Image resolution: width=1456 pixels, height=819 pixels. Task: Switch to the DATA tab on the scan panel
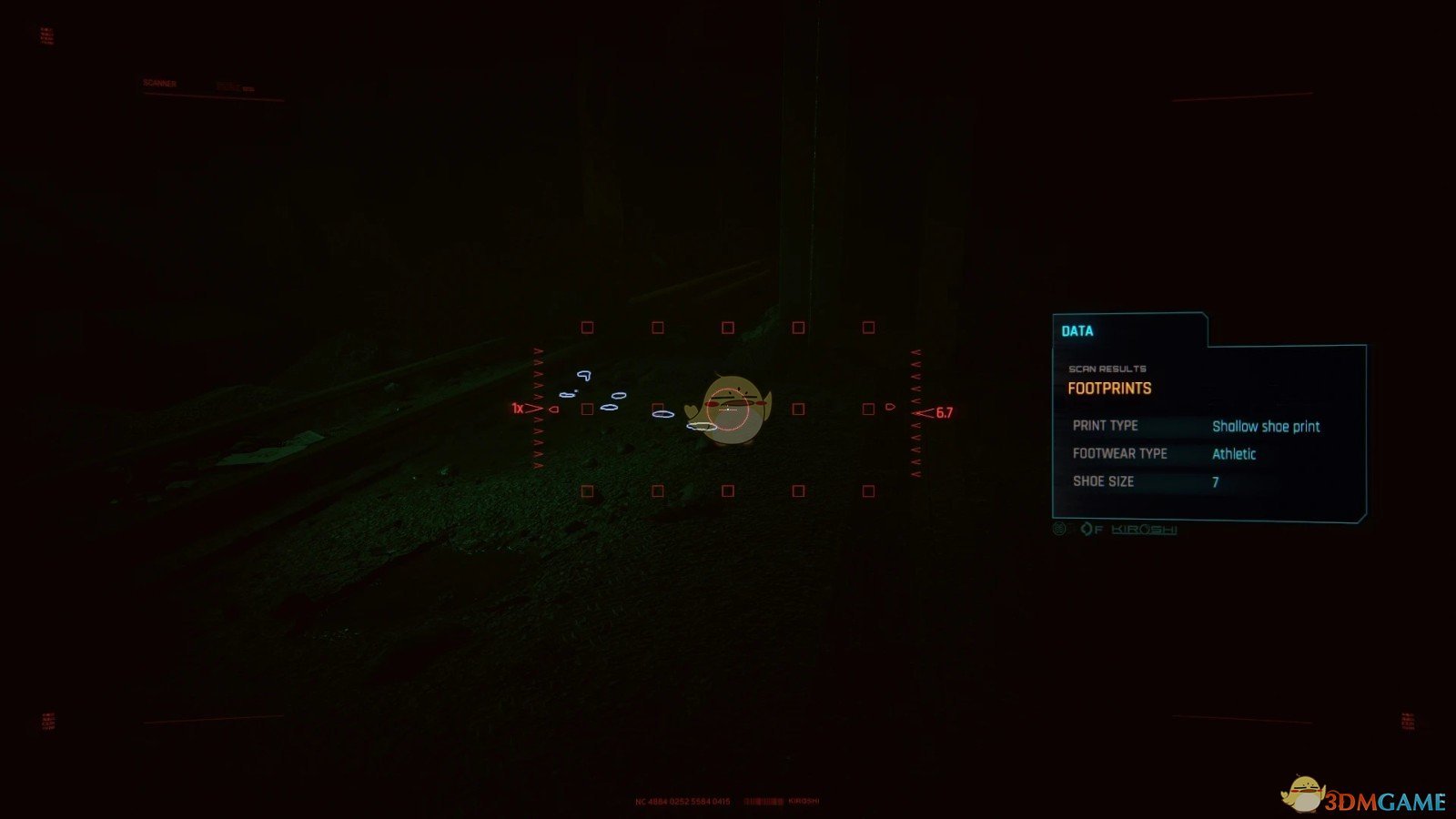point(1079,330)
